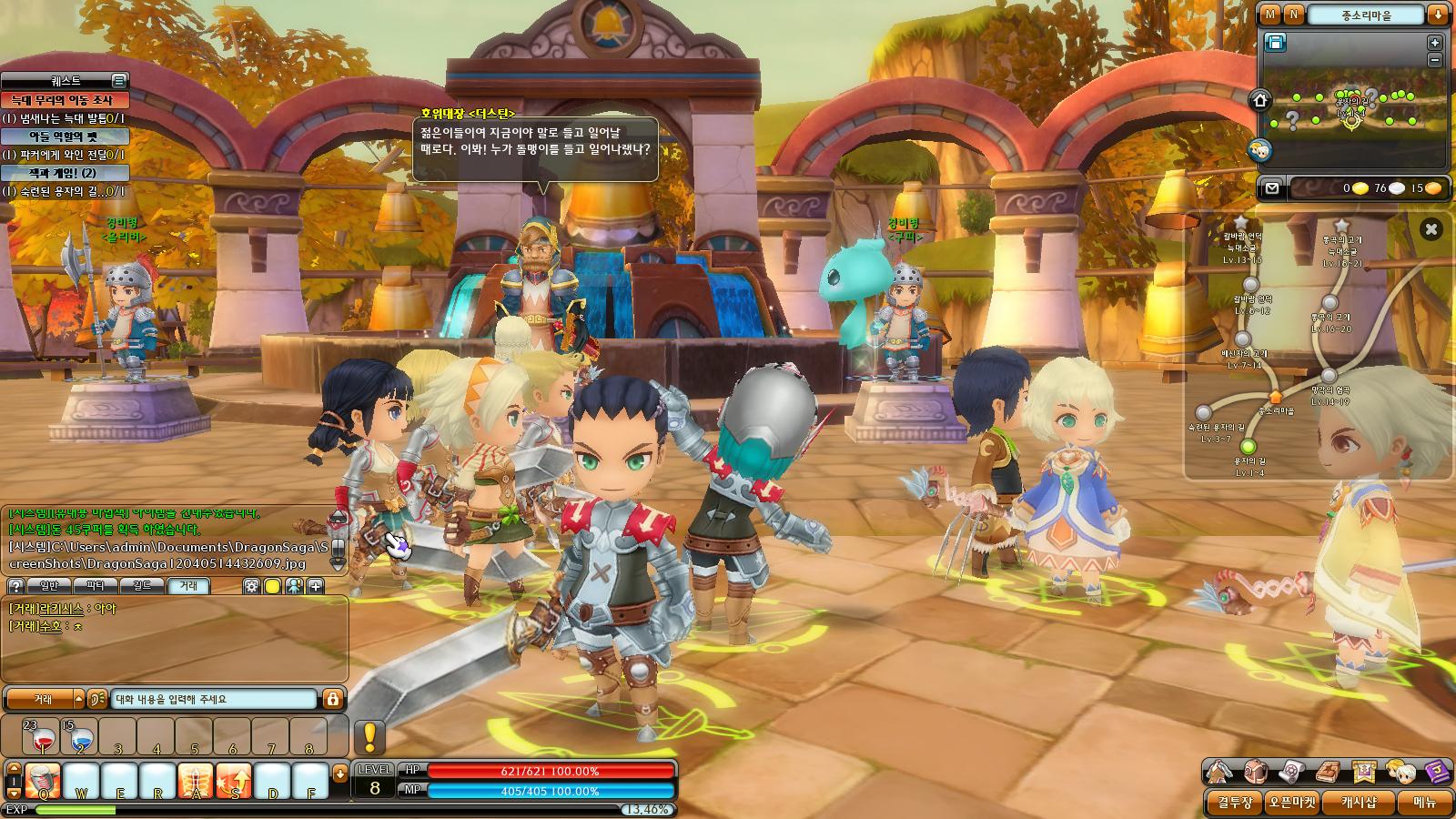
Task: Open the purple book icon
Action: point(1436,773)
